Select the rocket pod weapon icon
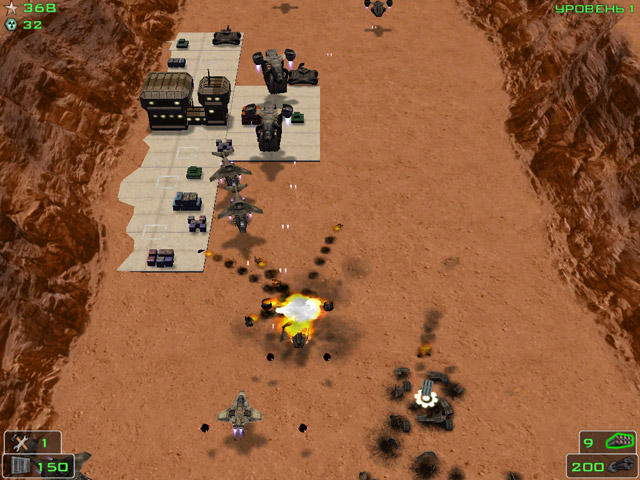Viewport: 640px width, 480px height. (622, 440)
